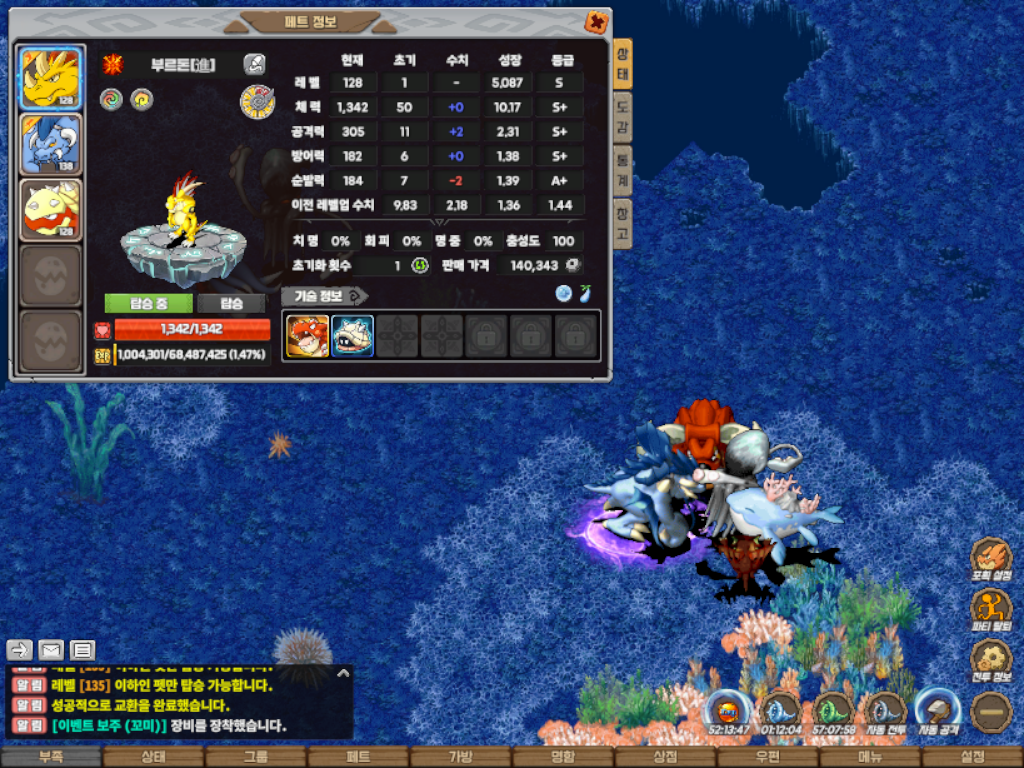Open the mail envelope icon above chat
Viewport: 1024px width, 768px height.
point(51,651)
